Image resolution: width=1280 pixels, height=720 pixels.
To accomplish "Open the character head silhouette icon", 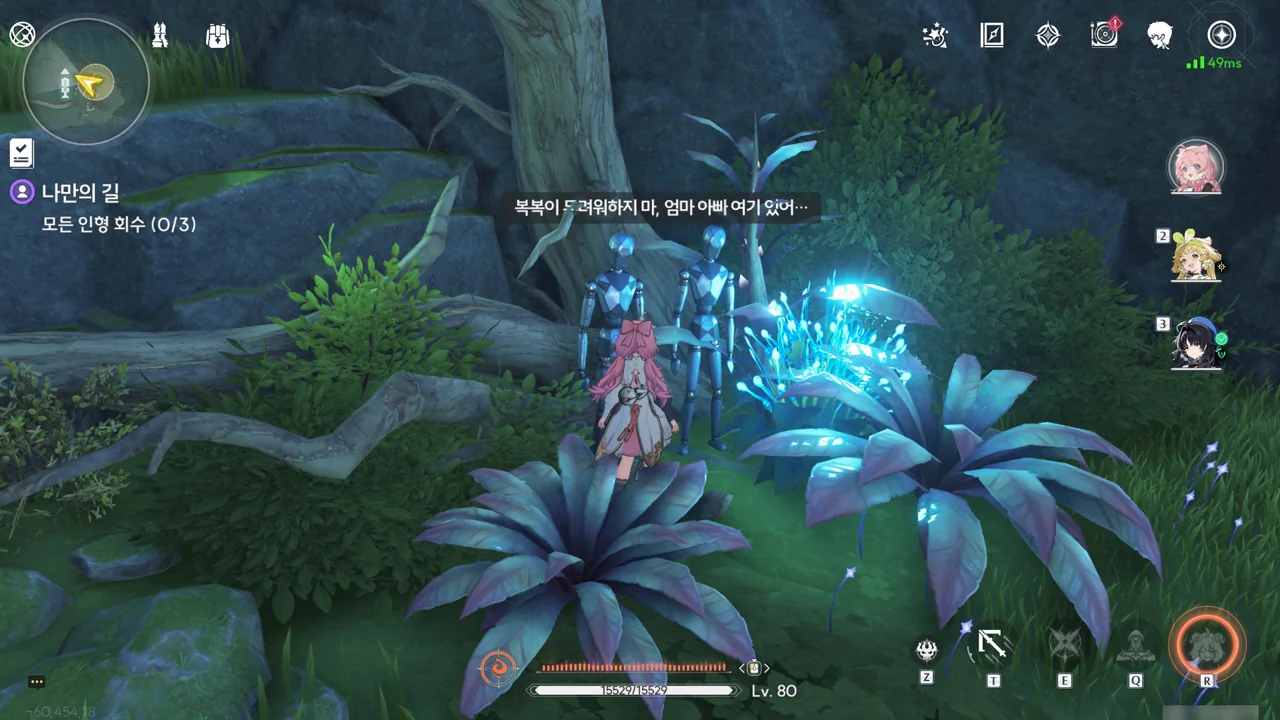I will tap(1160, 35).
